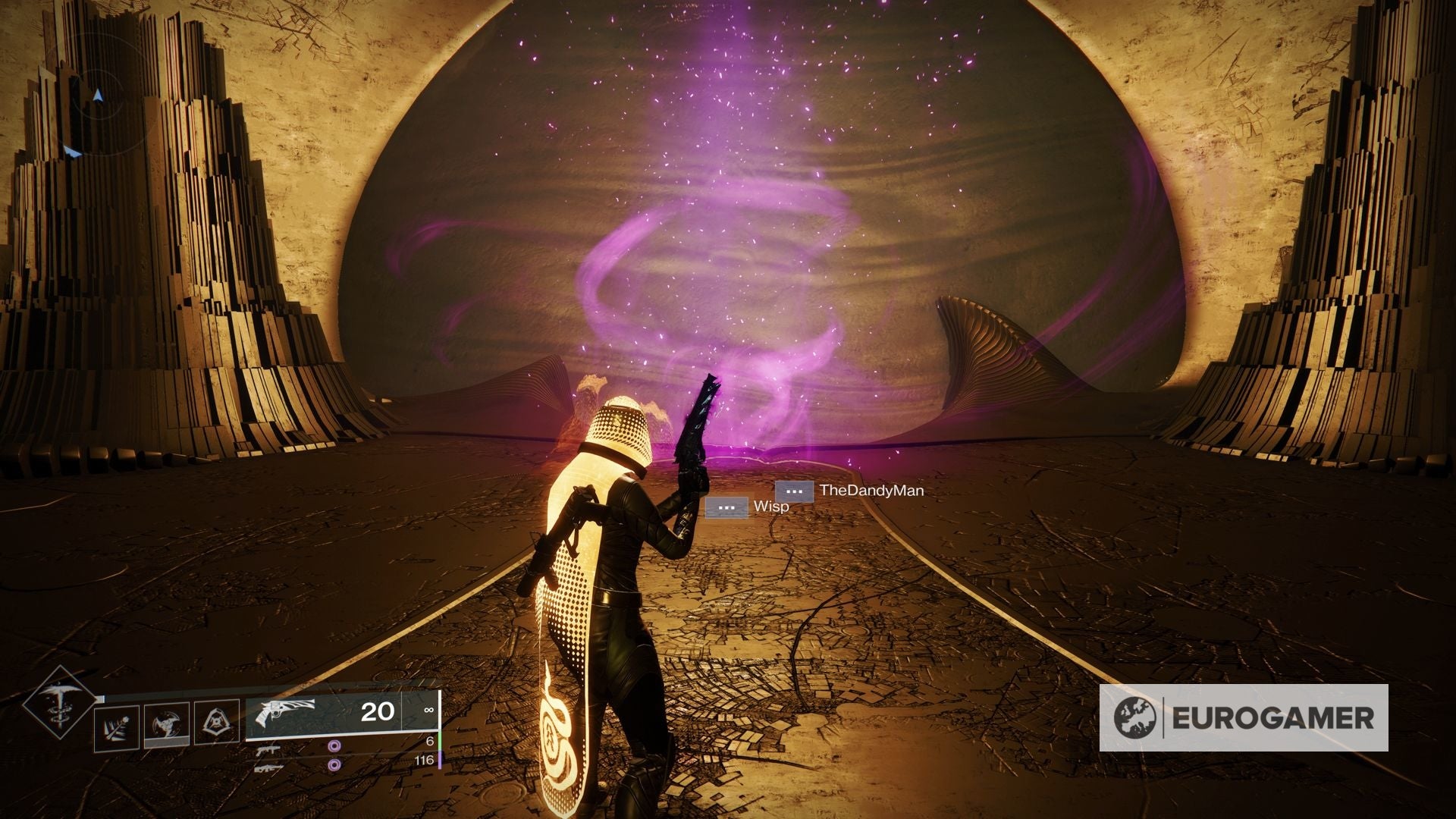This screenshot has height=819, width=1456.
Task: Select the shuriken grenade ability icon
Action: pos(165,723)
